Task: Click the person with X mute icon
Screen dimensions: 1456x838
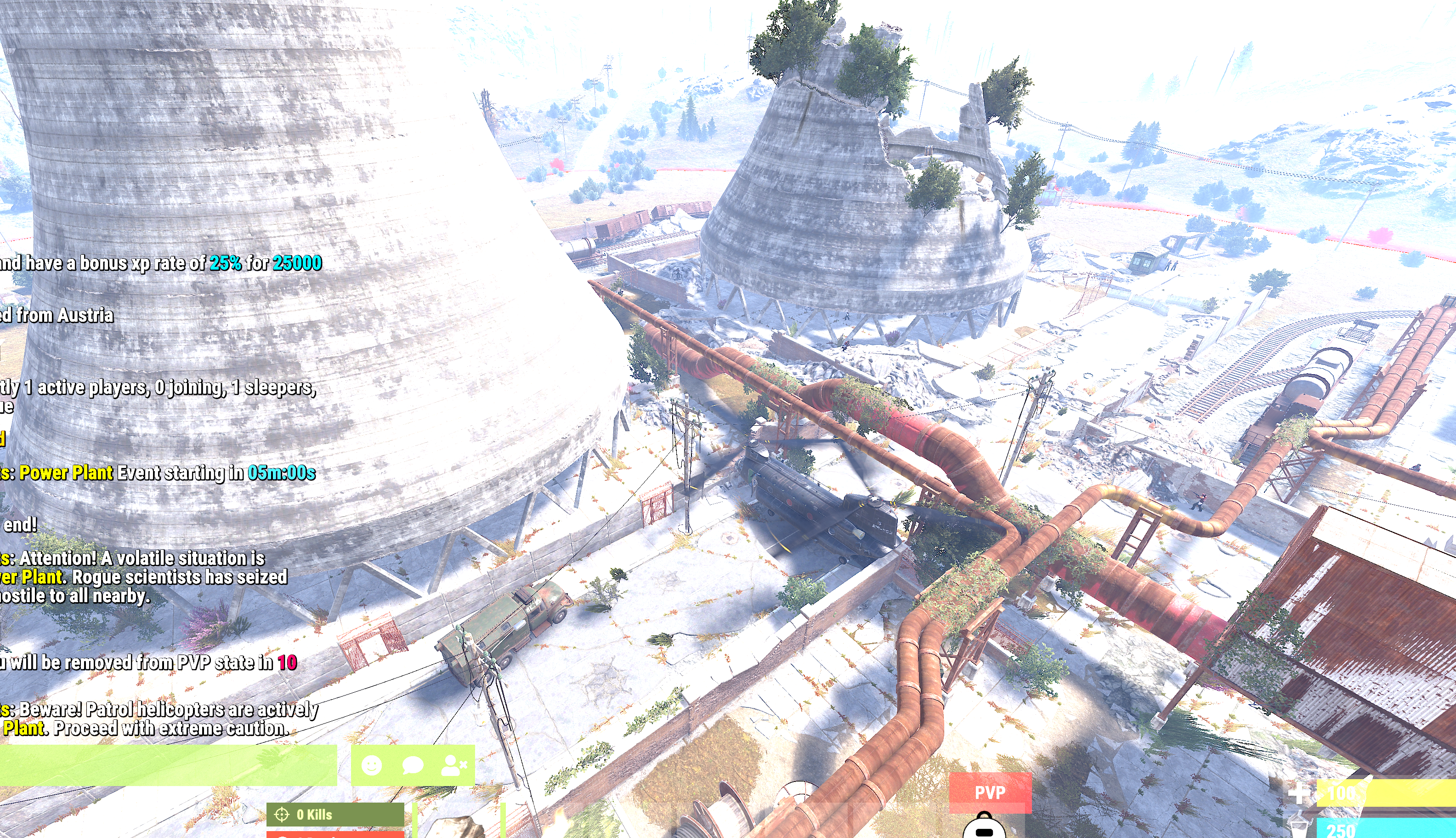Action: [x=454, y=765]
